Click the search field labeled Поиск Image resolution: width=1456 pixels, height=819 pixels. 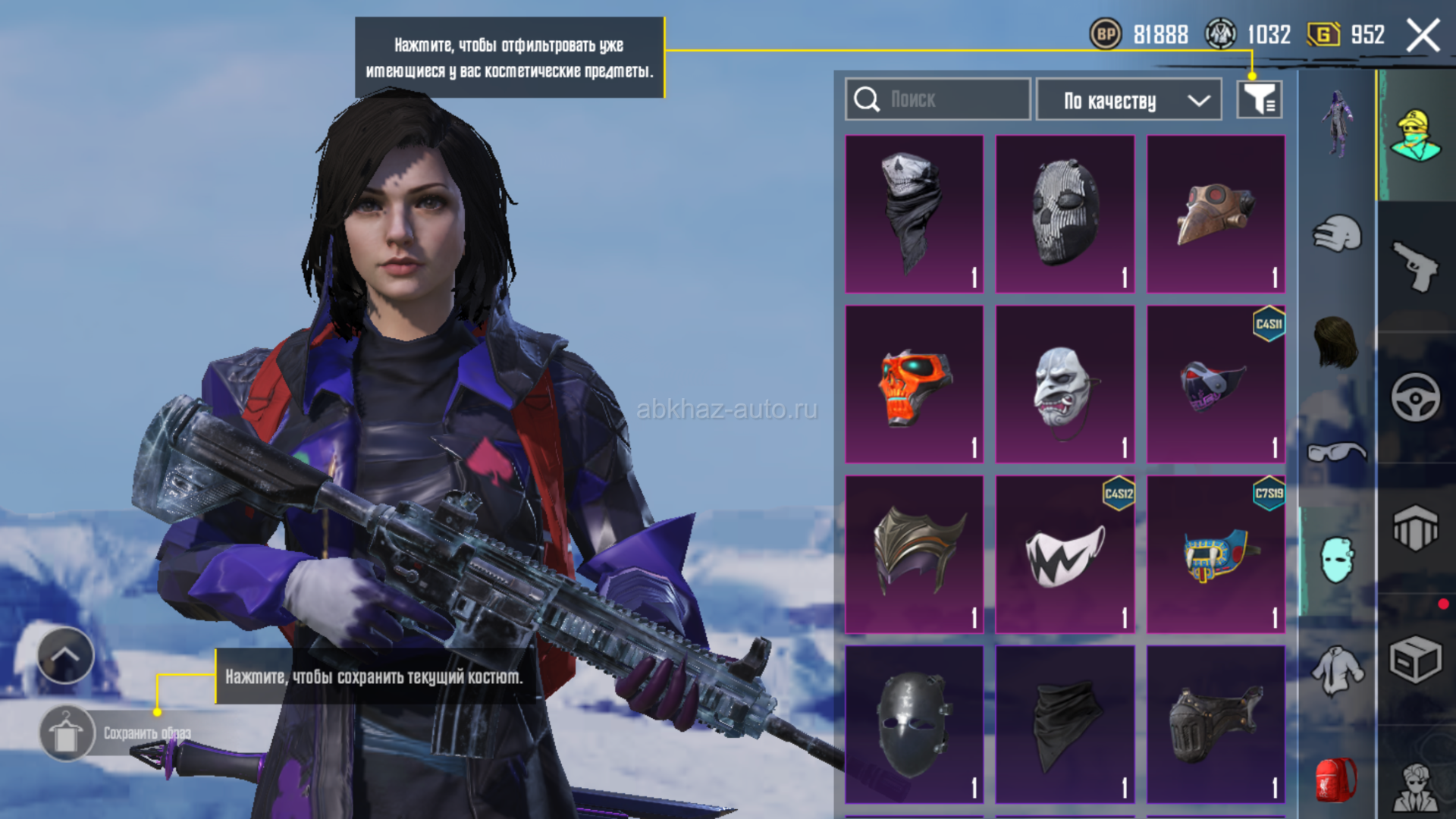coord(937,99)
